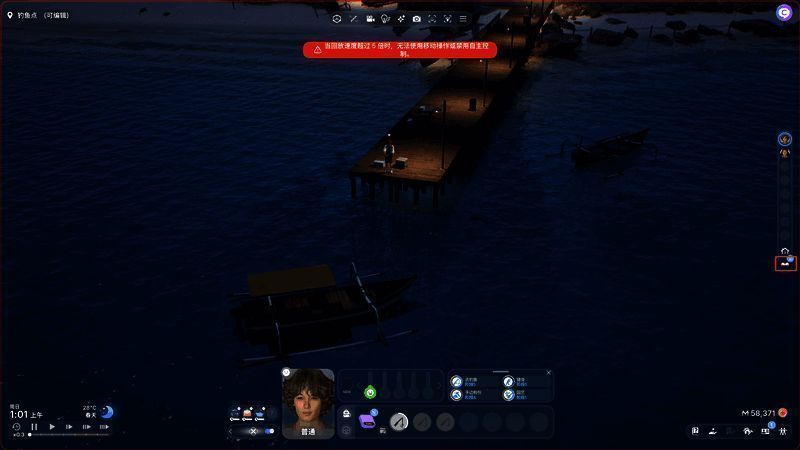Click the weather moon icon
800x450 pixels.
106,412
